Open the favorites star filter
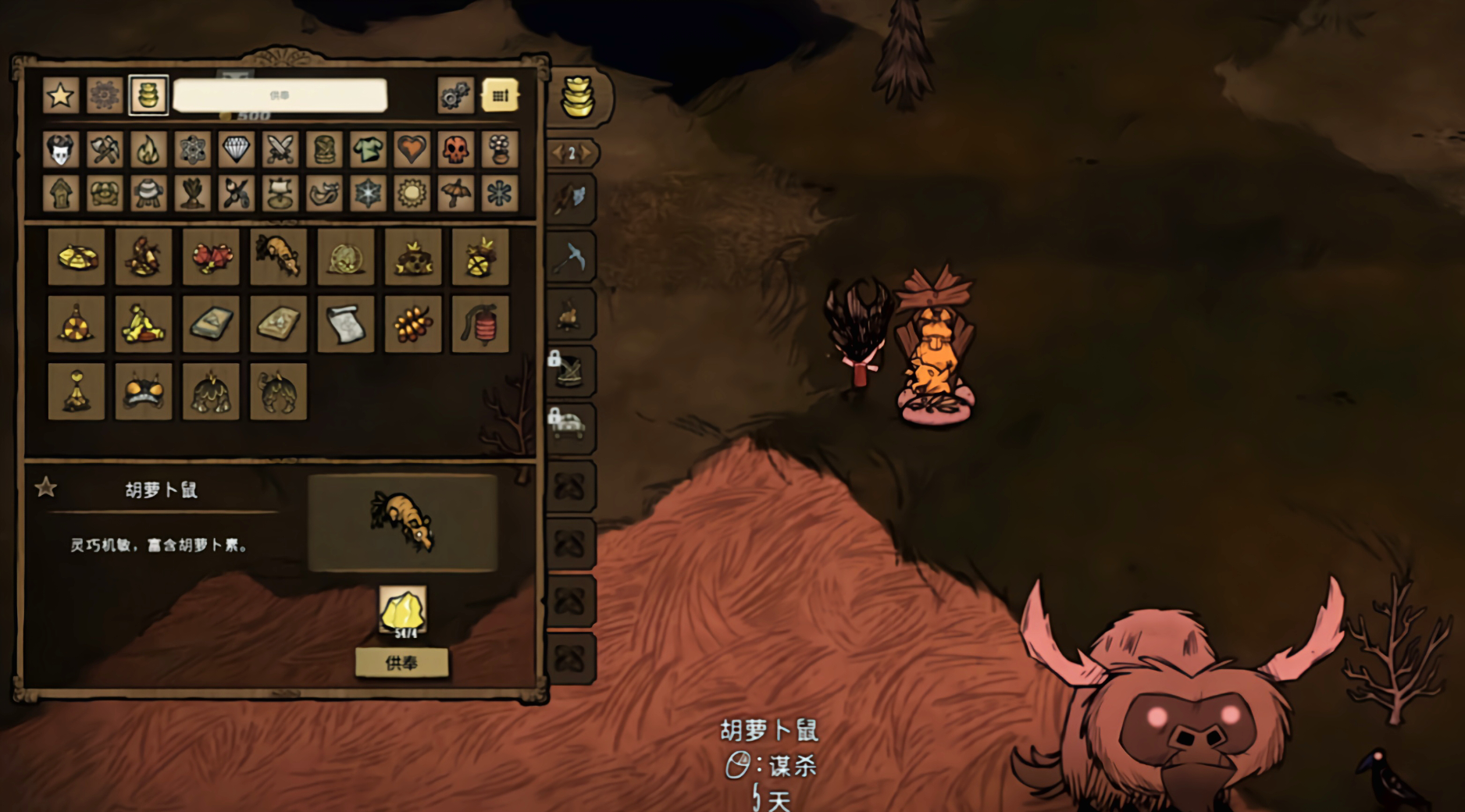The height and width of the screenshot is (812, 1465). click(61, 96)
